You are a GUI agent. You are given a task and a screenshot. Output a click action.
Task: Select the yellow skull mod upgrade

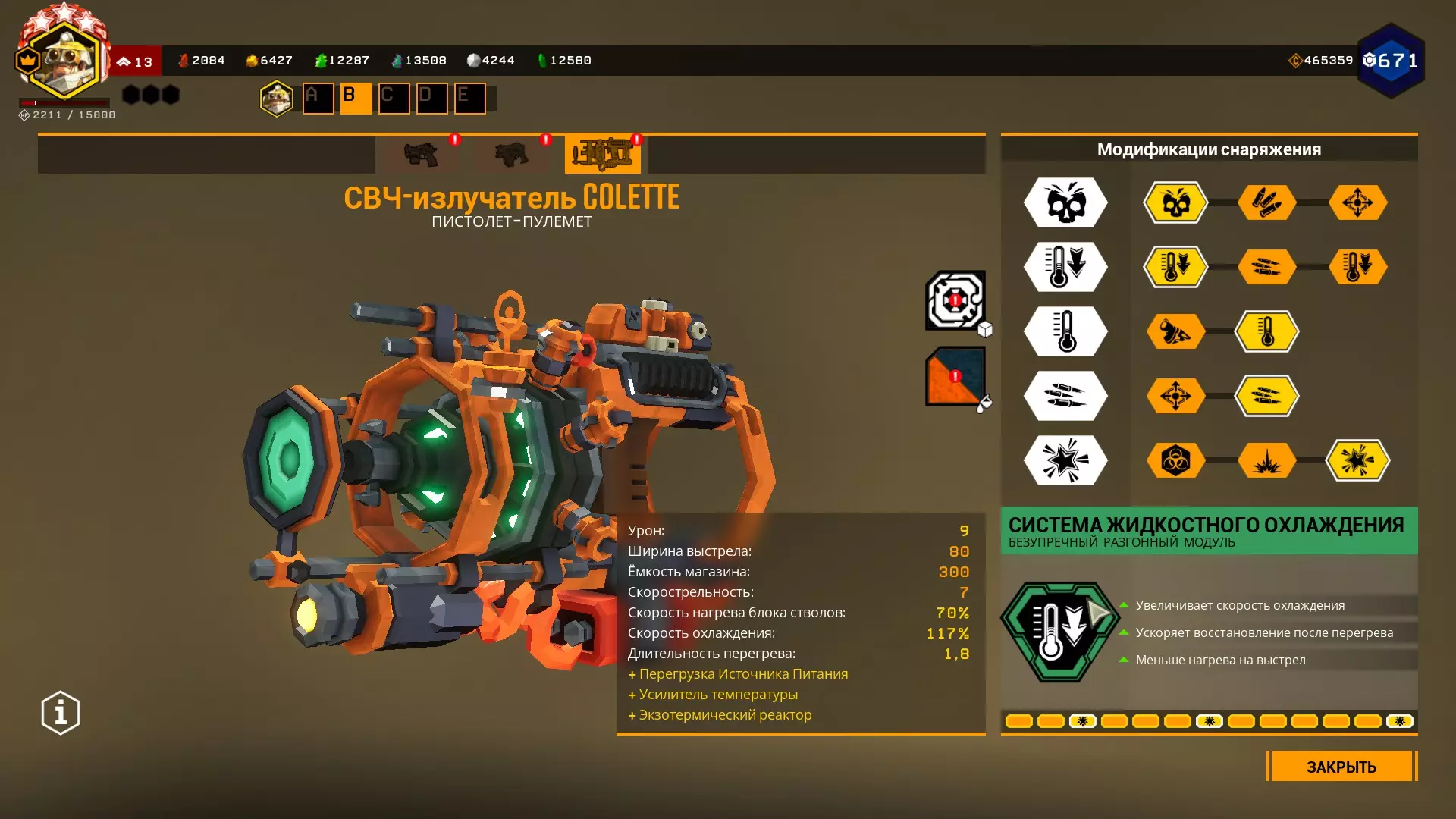click(1175, 202)
